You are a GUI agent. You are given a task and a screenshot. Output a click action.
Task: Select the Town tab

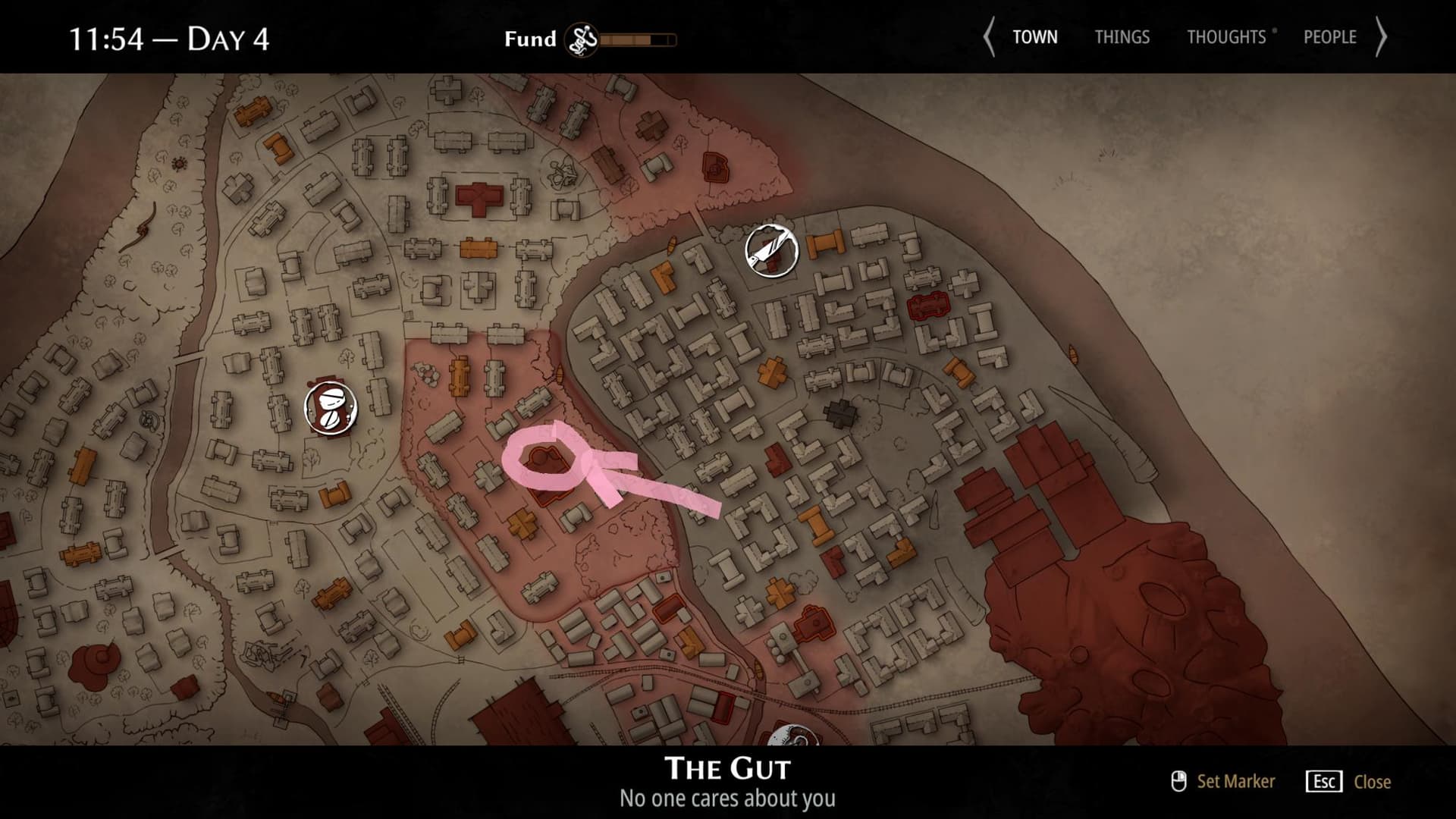(1034, 37)
